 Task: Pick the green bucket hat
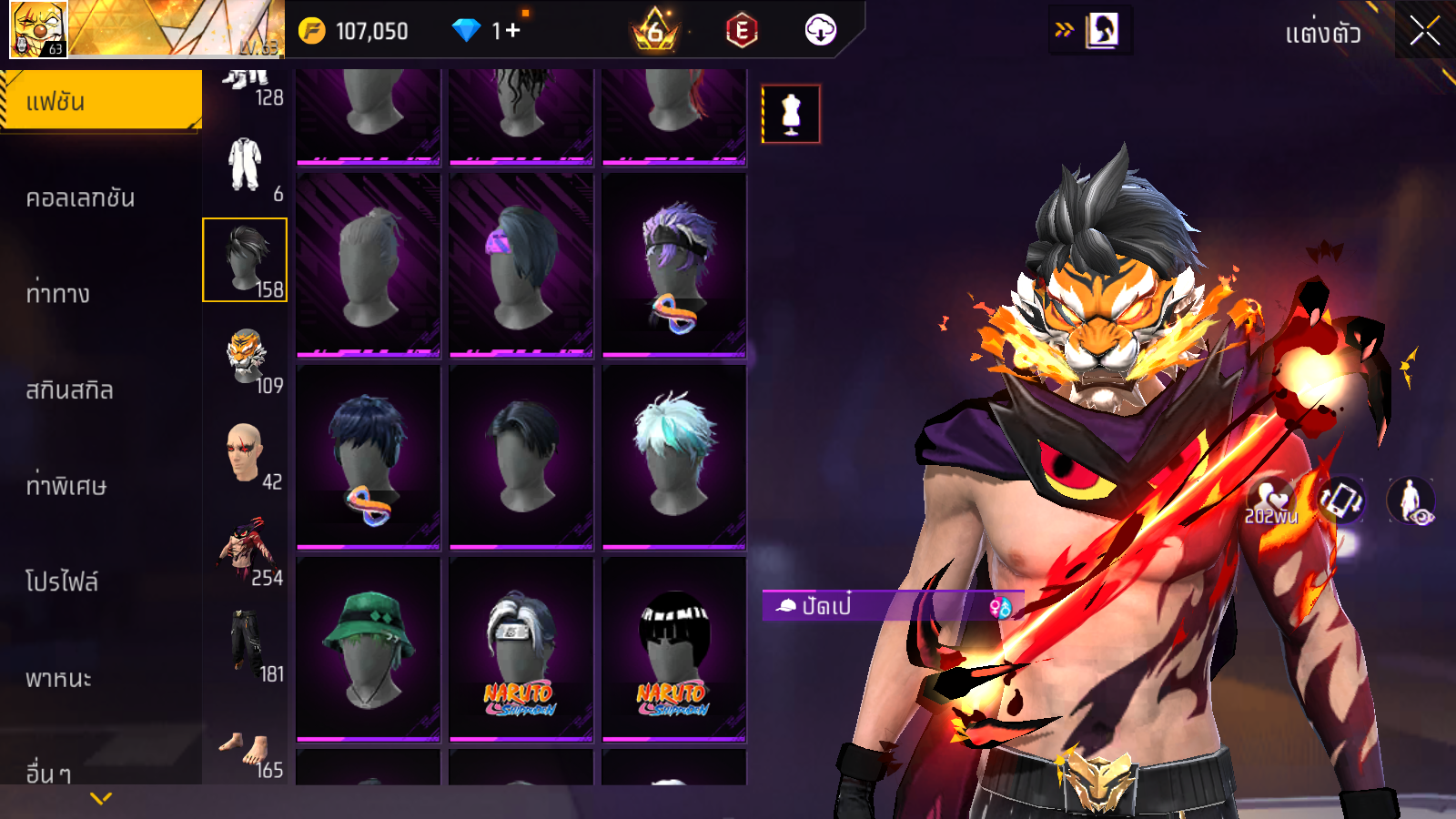tap(369, 648)
